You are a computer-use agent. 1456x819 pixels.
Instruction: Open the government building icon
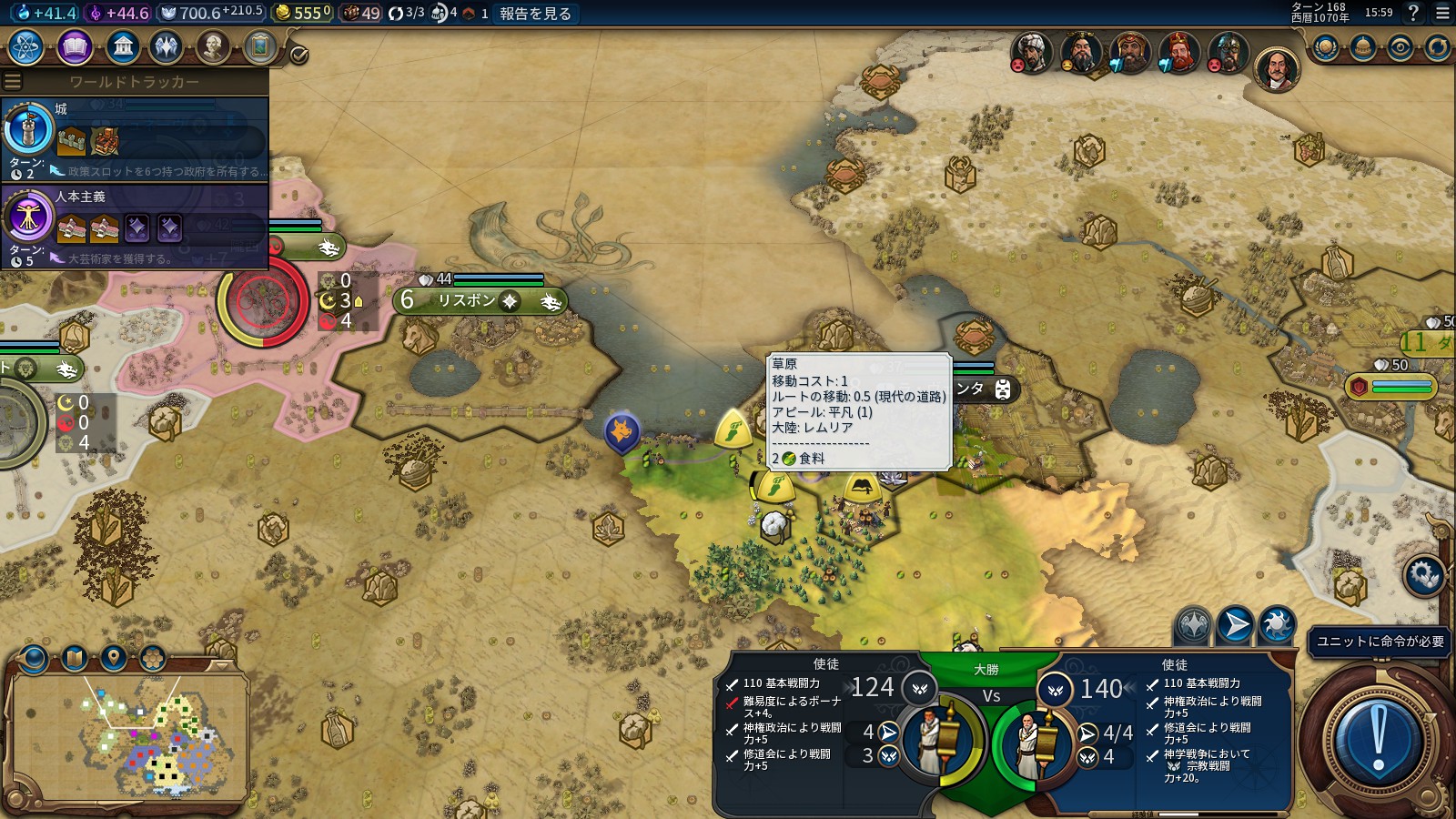click(122, 46)
